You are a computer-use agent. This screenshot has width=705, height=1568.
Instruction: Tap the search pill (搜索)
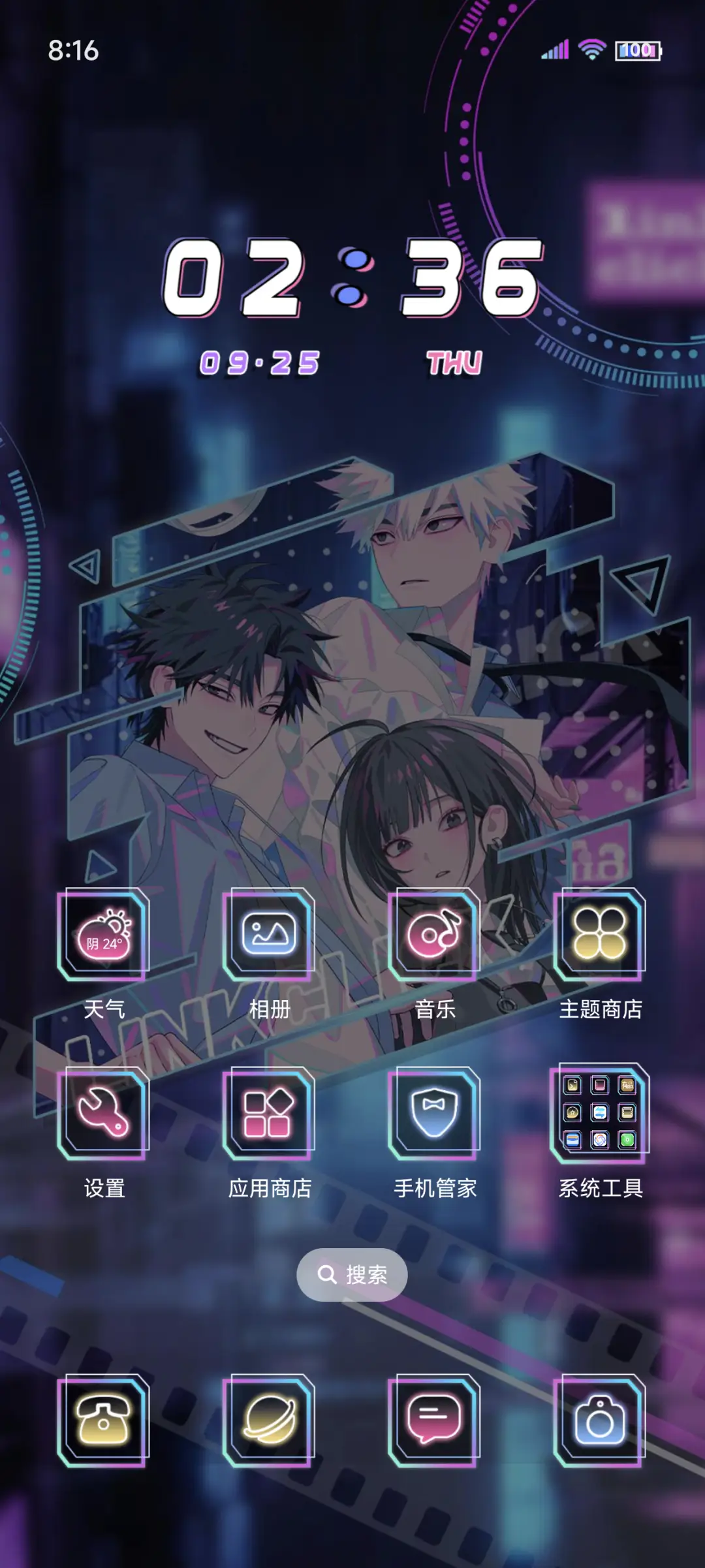point(352,1274)
